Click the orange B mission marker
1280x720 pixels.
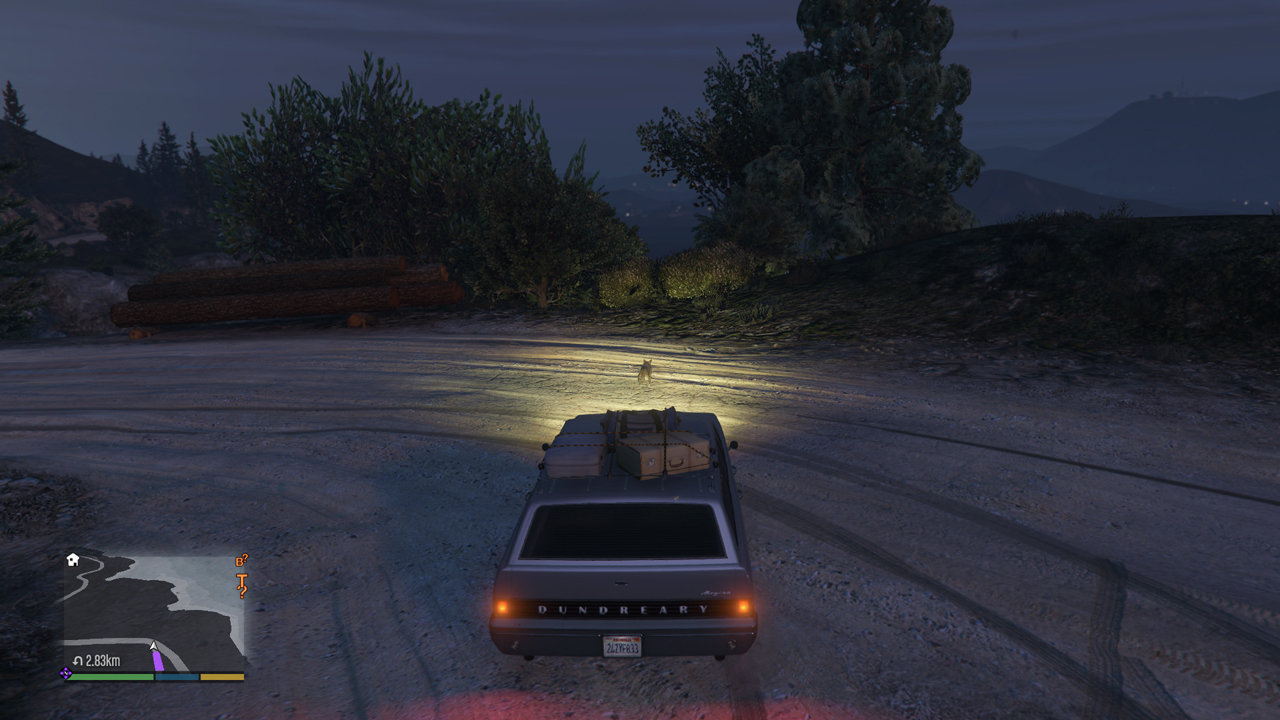click(241, 561)
